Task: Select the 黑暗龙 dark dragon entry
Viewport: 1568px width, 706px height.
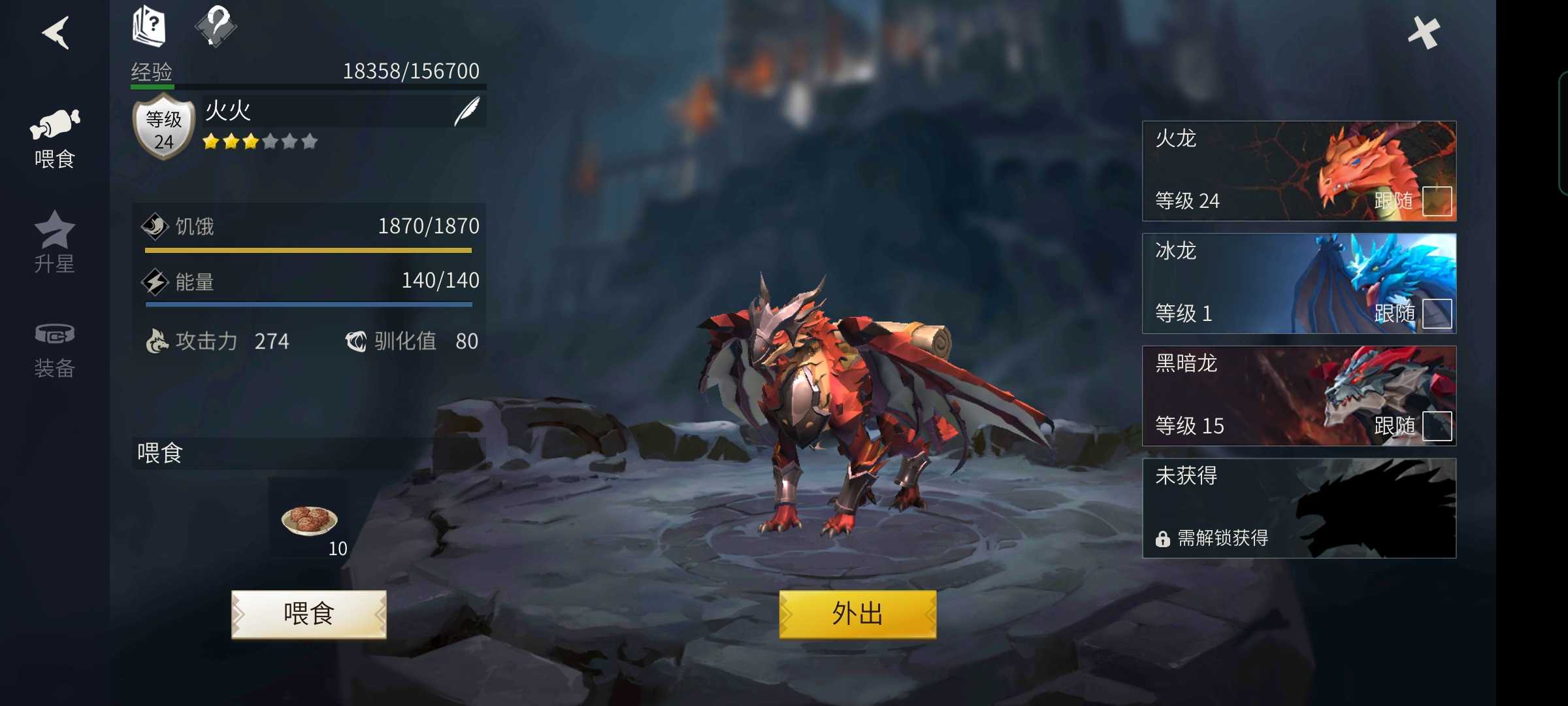Action: point(1241,395)
